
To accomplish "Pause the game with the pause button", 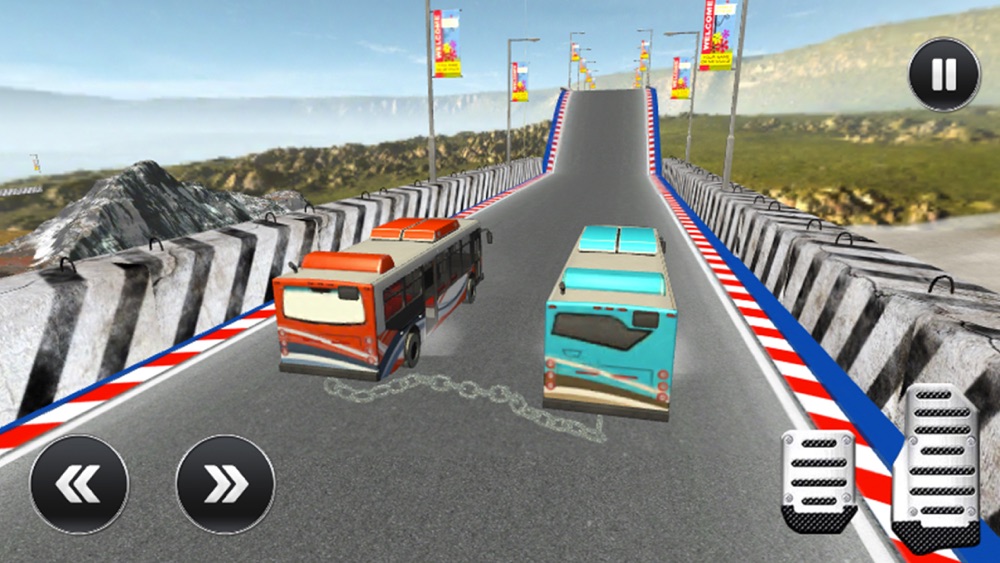I will [x=944, y=74].
